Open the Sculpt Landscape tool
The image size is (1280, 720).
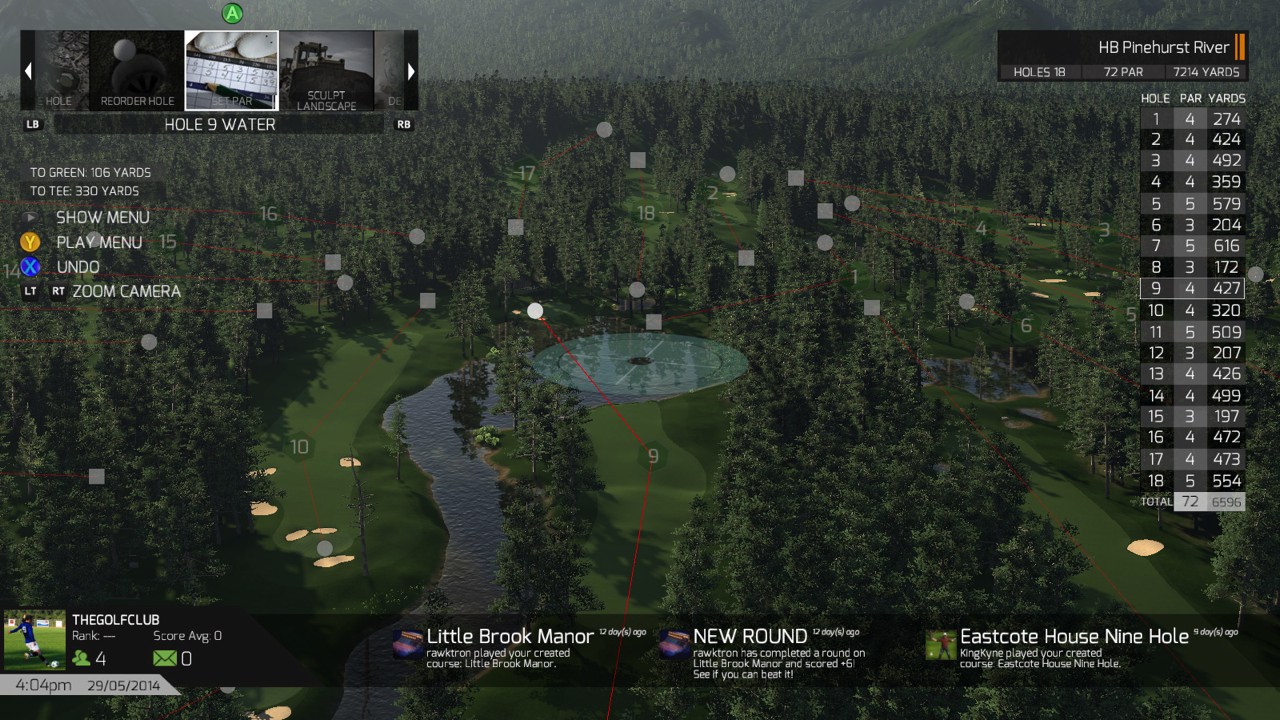(326, 70)
